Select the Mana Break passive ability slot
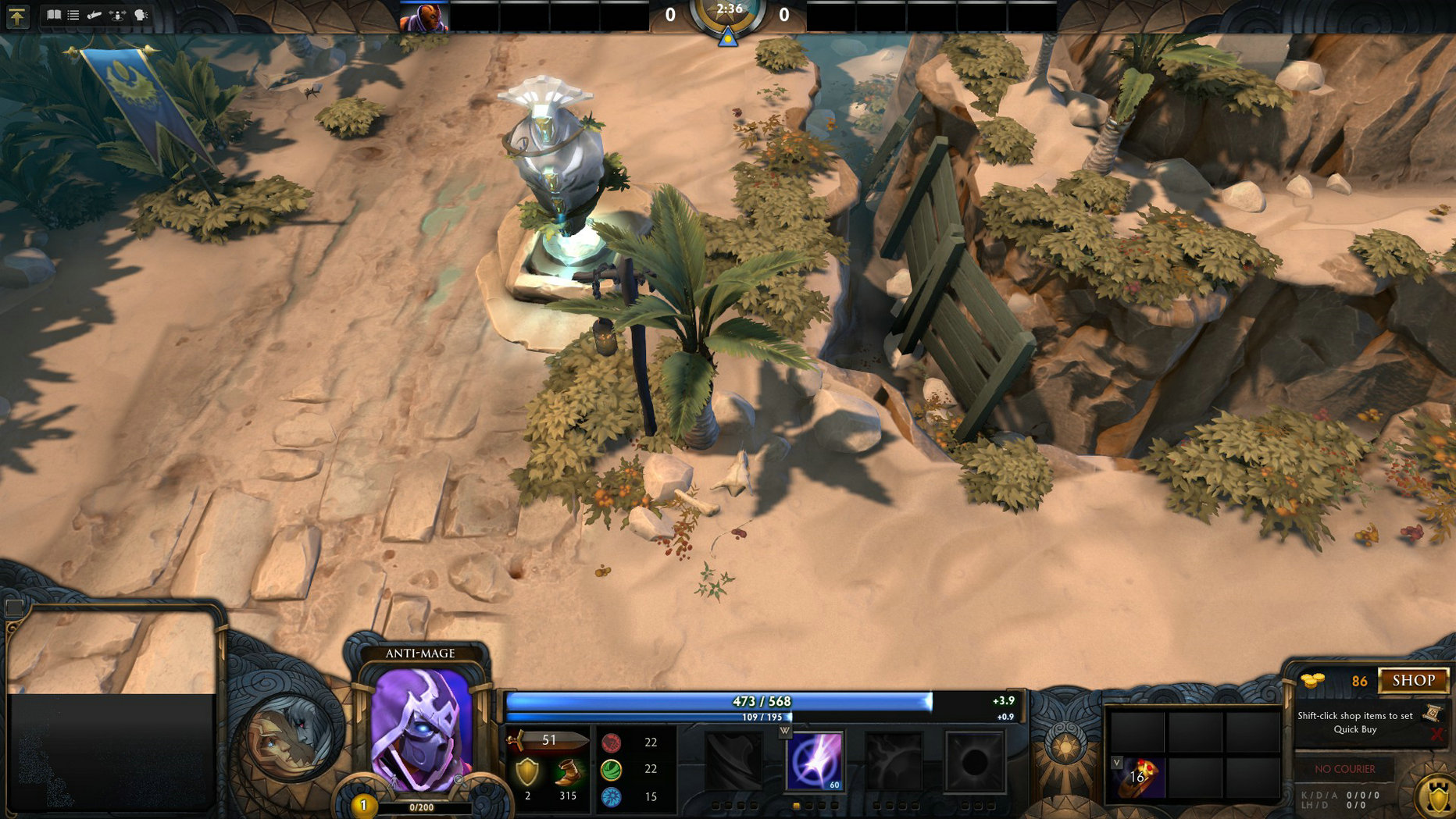 click(x=732, y=762)
